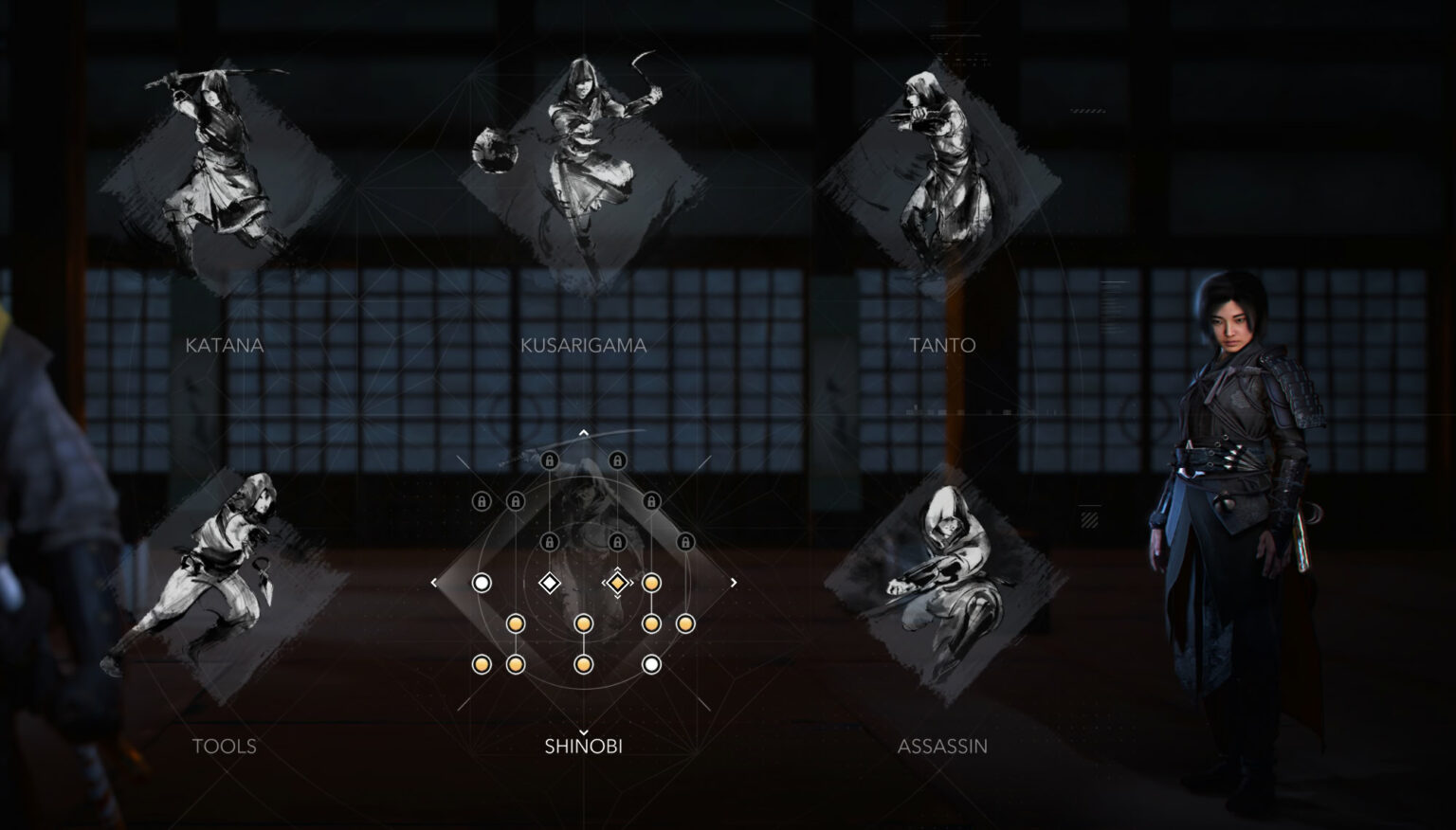Select the white node at bottom of tree

click(652, 663)
